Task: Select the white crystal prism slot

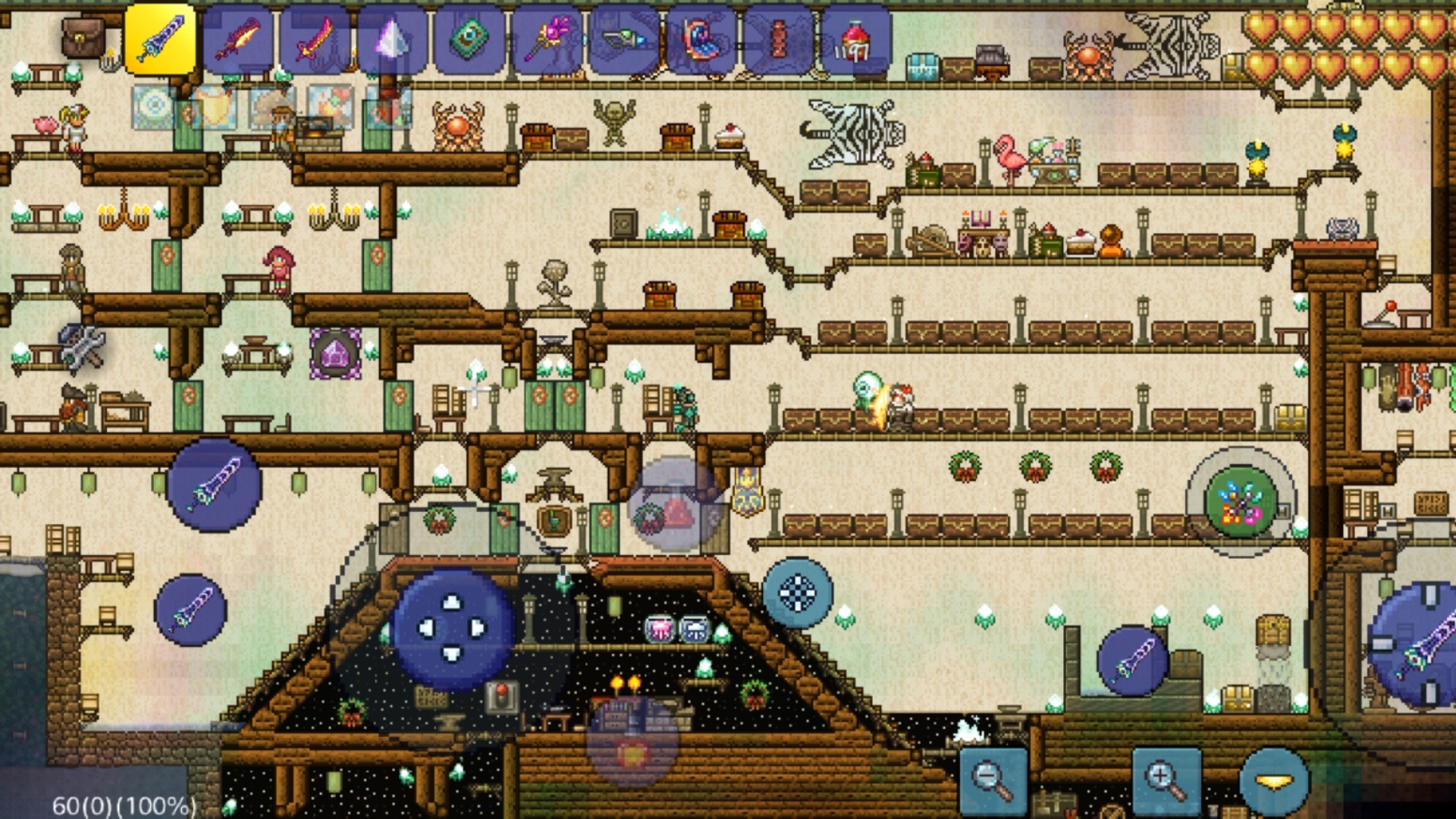Action: pos(393,39)
